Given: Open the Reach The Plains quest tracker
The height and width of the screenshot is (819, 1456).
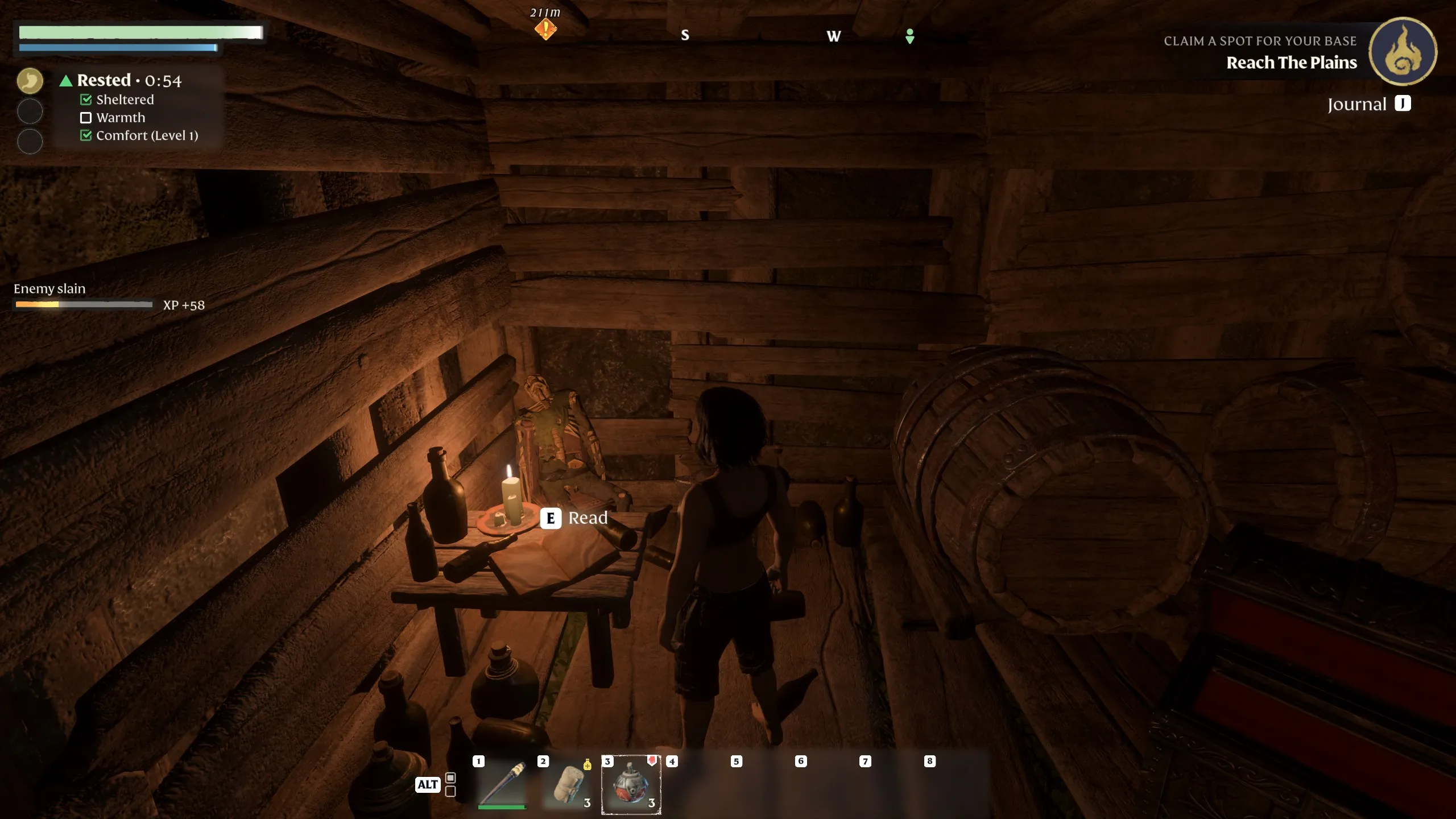Looking at the screenshot, I should click(x=1291, y=63).
